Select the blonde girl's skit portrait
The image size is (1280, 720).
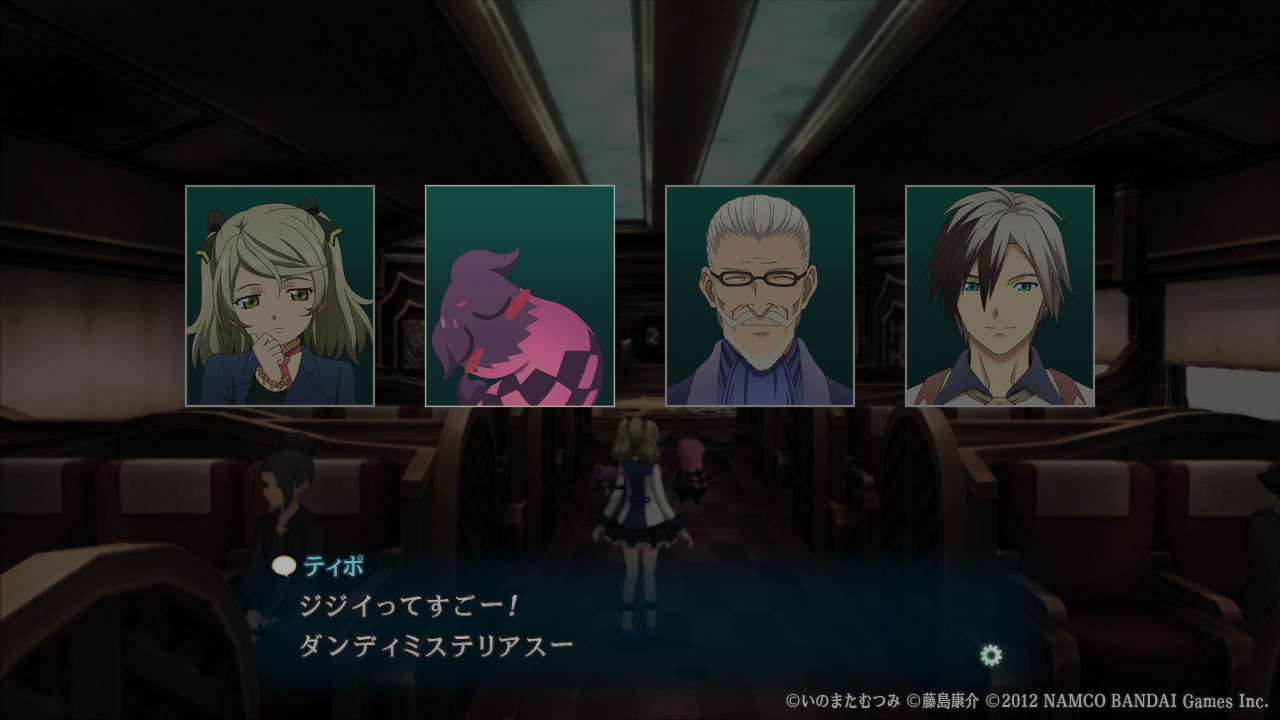point(280,296)
